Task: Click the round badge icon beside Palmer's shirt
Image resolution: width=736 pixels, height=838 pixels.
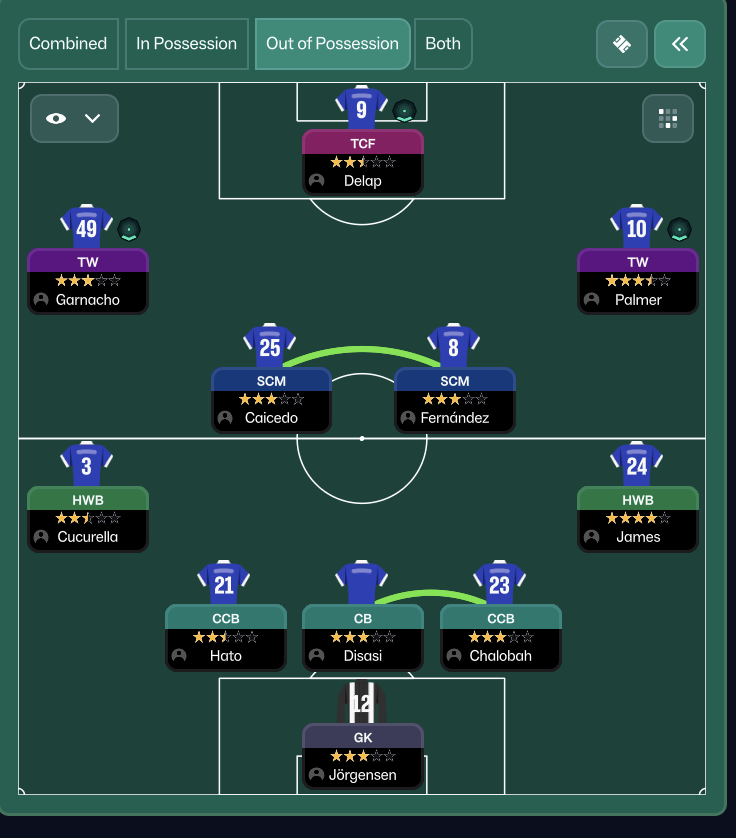Action: click(x=680, y=229)
